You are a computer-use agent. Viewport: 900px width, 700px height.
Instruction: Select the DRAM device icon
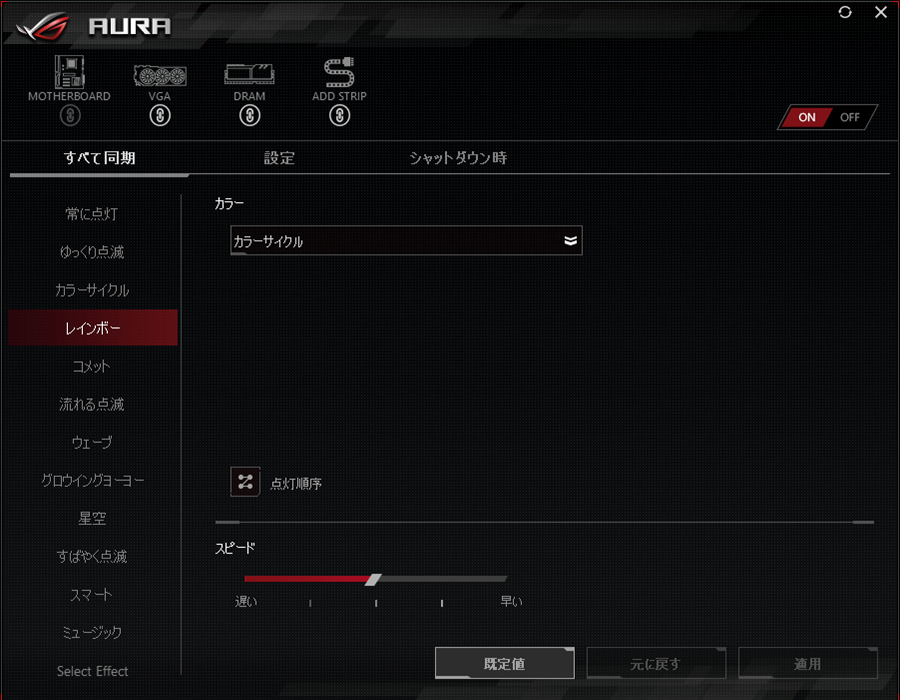point(250,77)
